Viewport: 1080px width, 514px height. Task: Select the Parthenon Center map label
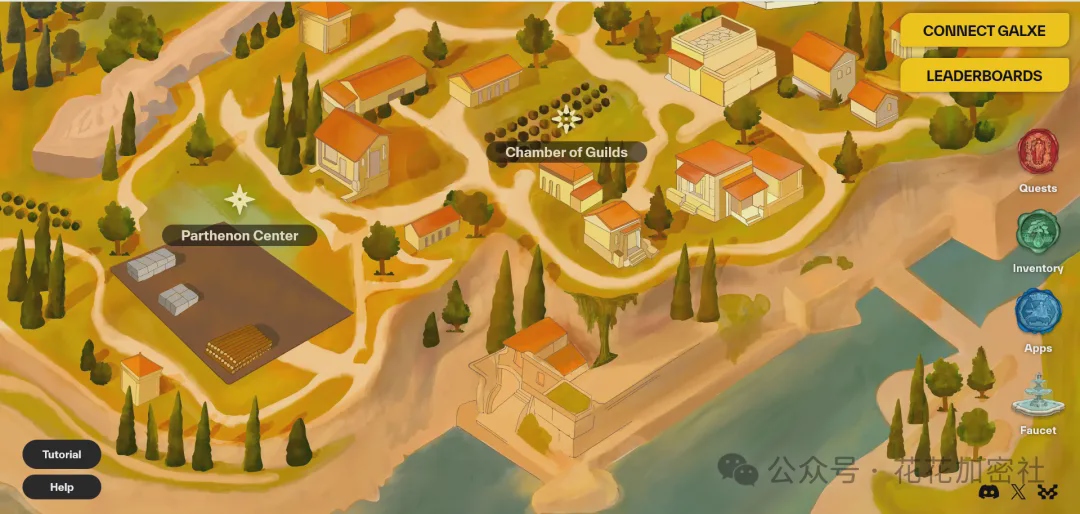tap(240, 236)
